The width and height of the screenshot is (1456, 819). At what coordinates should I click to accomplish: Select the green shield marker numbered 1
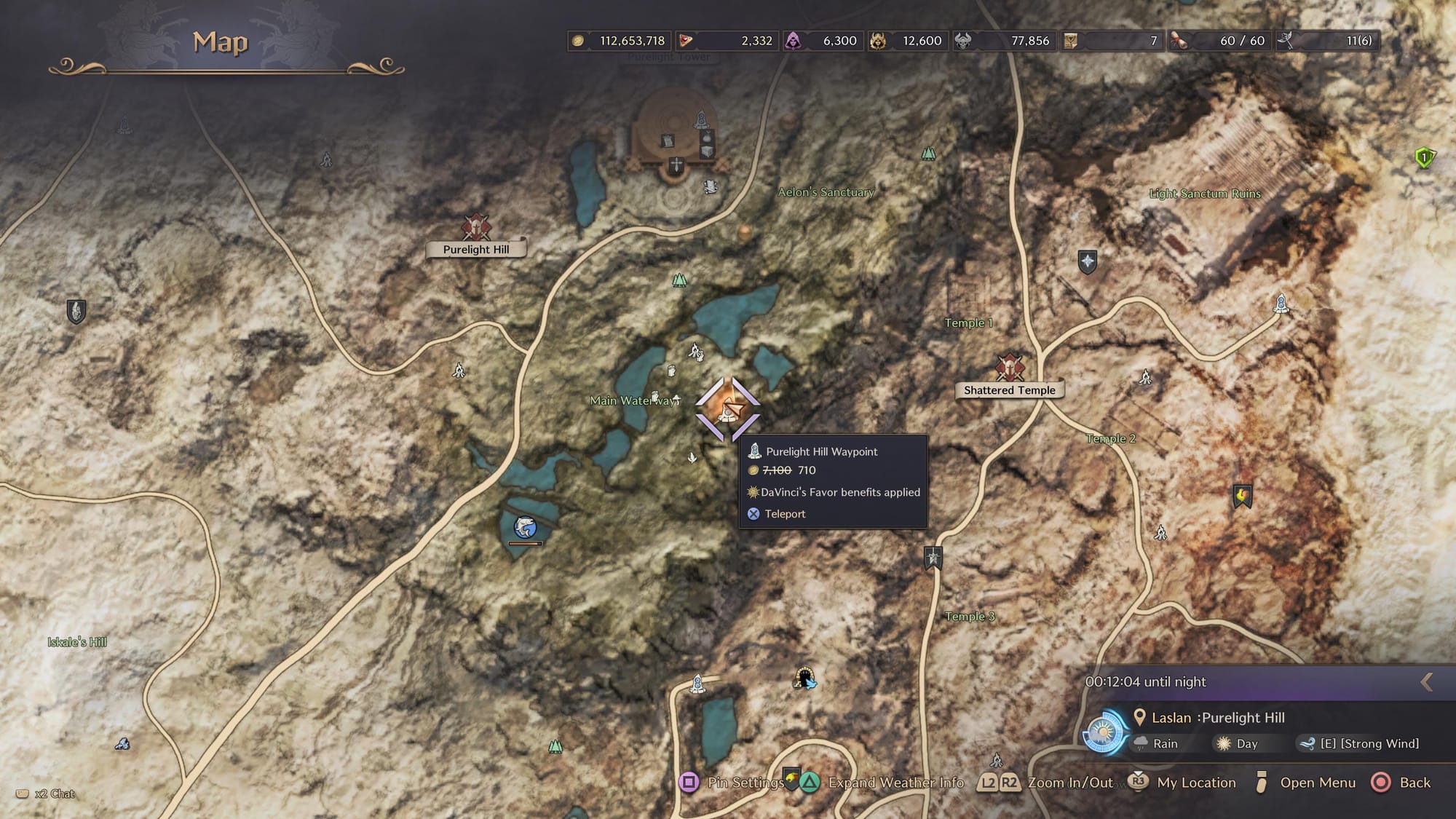(1424, 157)
